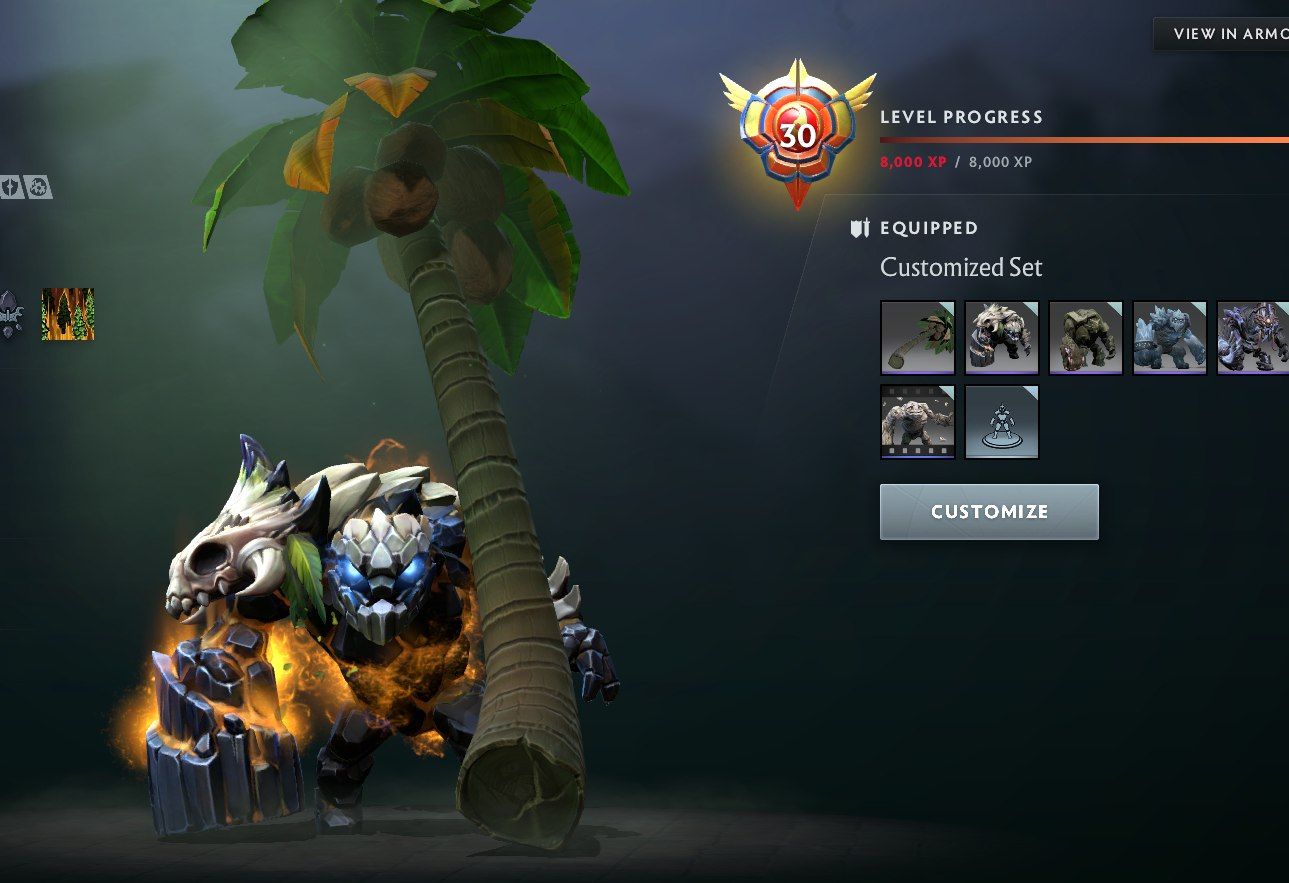Image resolution: width=1289 pixels, height=883 pixels.
Task: Click the grey crest icon beside ability
Action: 10,314
